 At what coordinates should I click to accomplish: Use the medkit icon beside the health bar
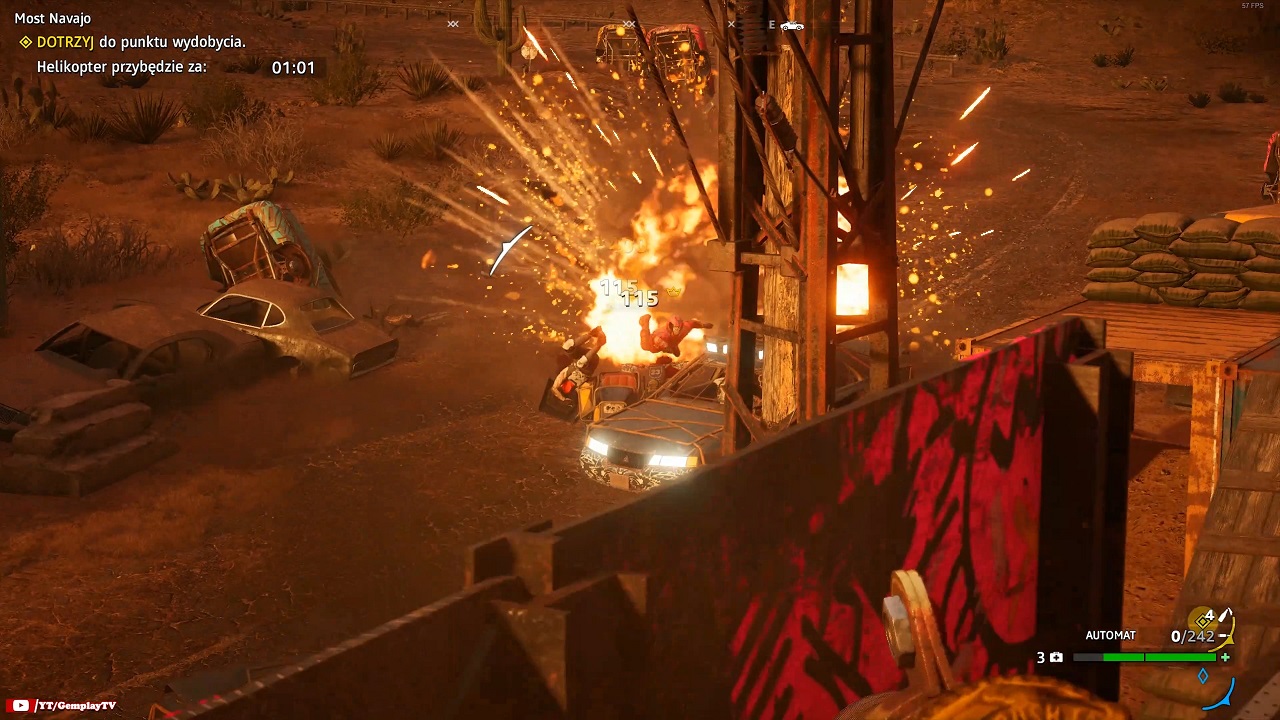tap(1056, 657)
